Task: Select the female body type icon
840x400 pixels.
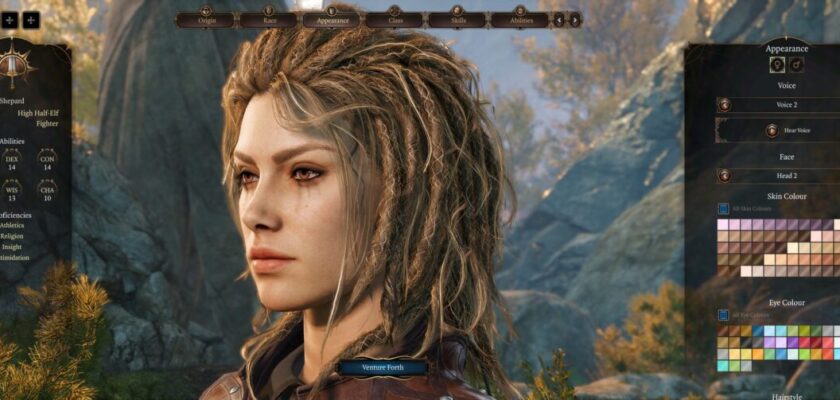Action: coord(776,65)
